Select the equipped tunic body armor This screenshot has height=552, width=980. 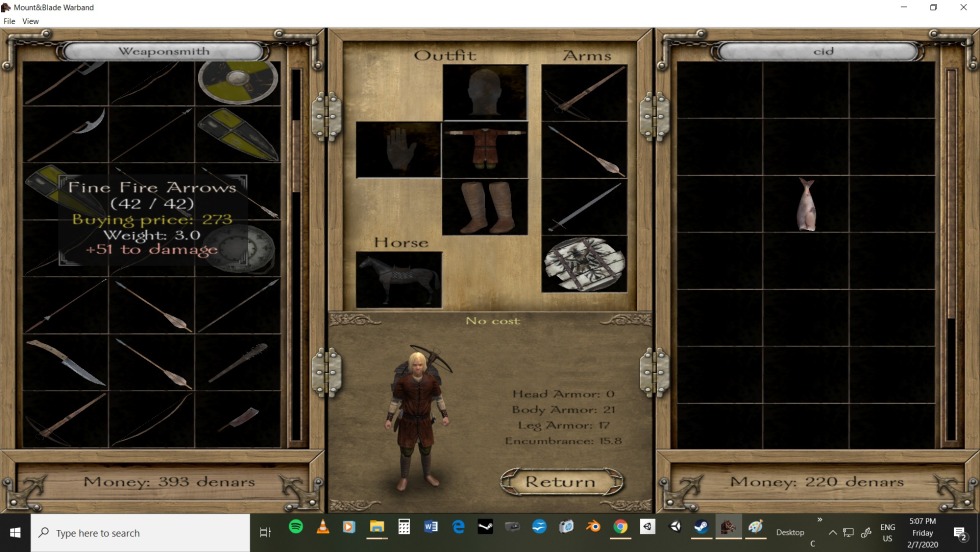(x=485, y=150)
